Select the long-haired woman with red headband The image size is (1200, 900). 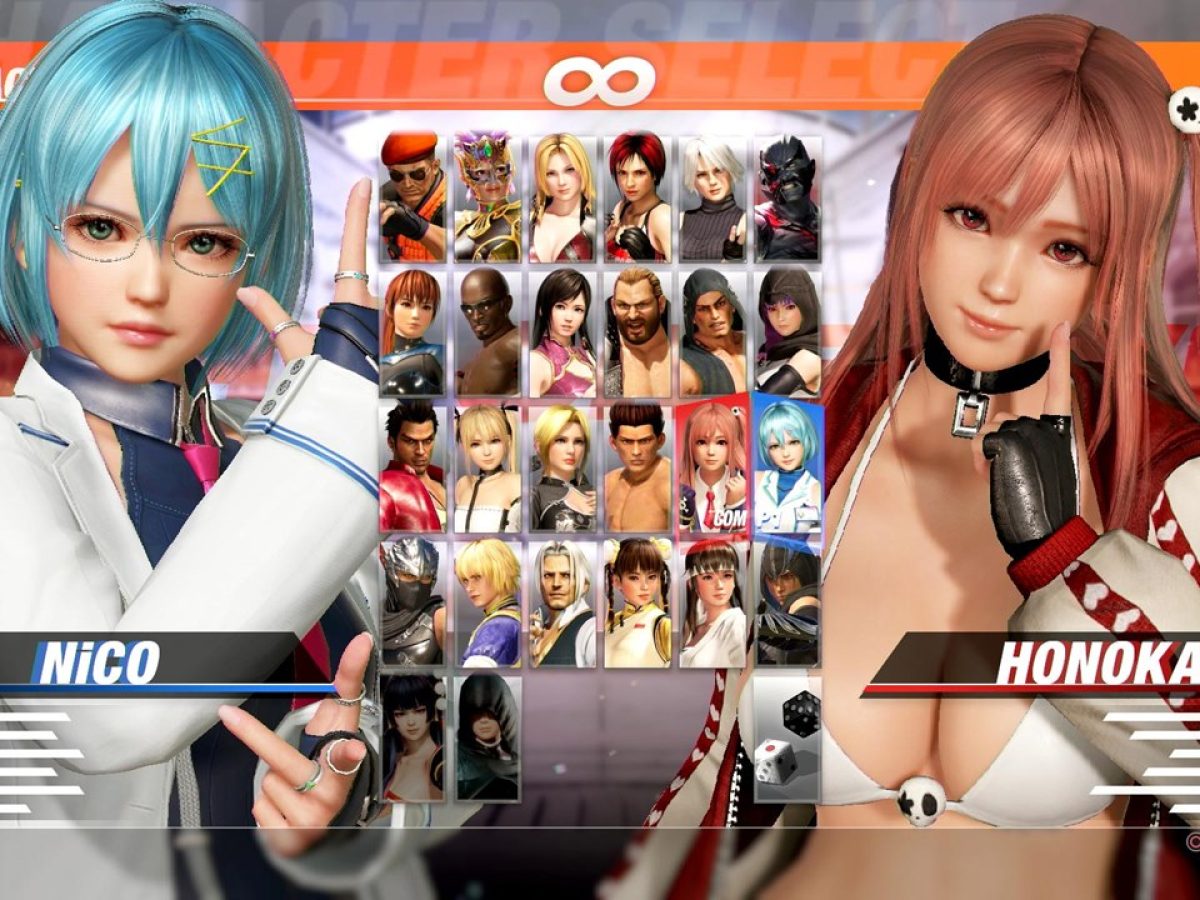point(712,602)
